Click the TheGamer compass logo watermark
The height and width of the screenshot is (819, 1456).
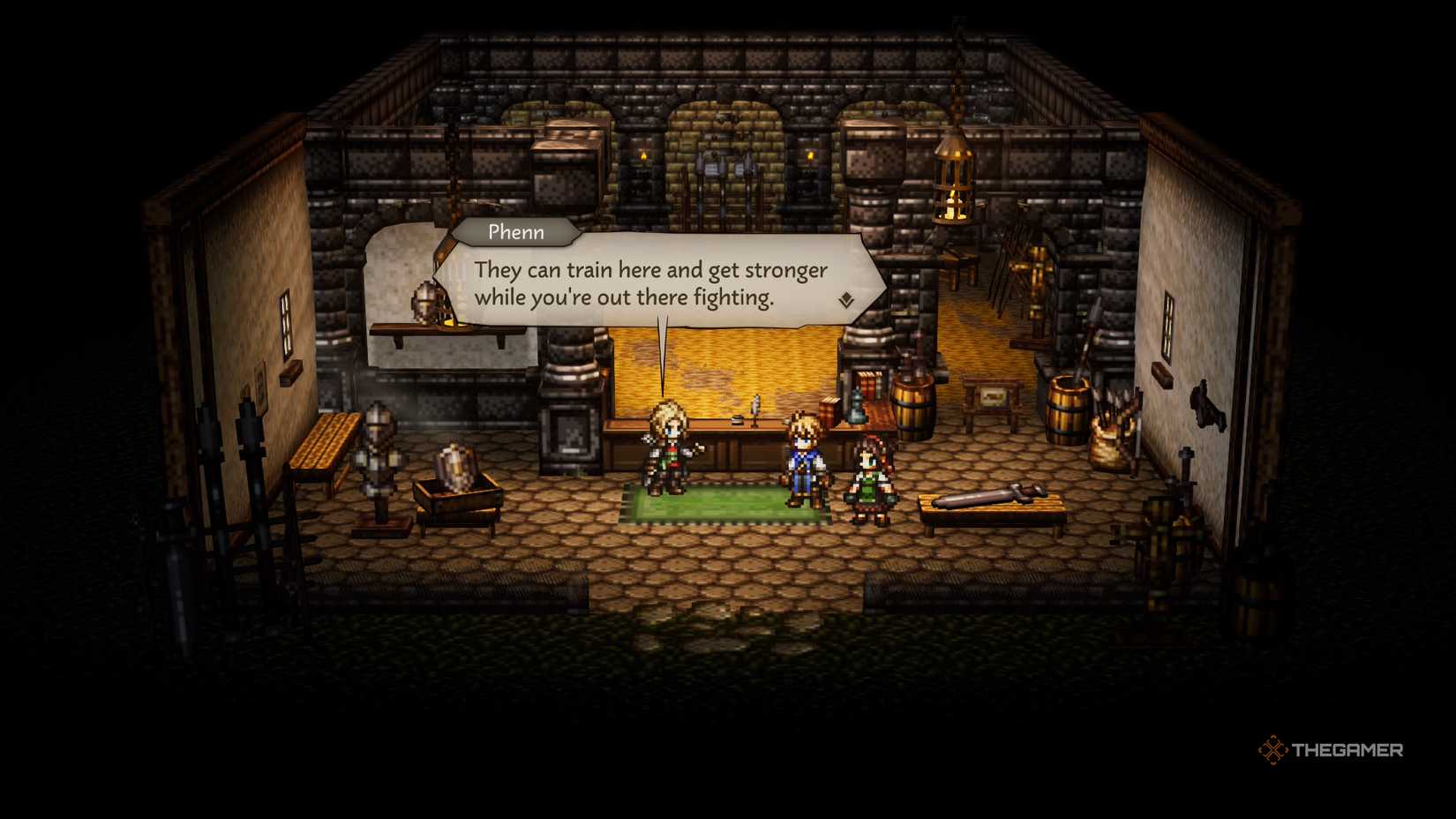1273,749
